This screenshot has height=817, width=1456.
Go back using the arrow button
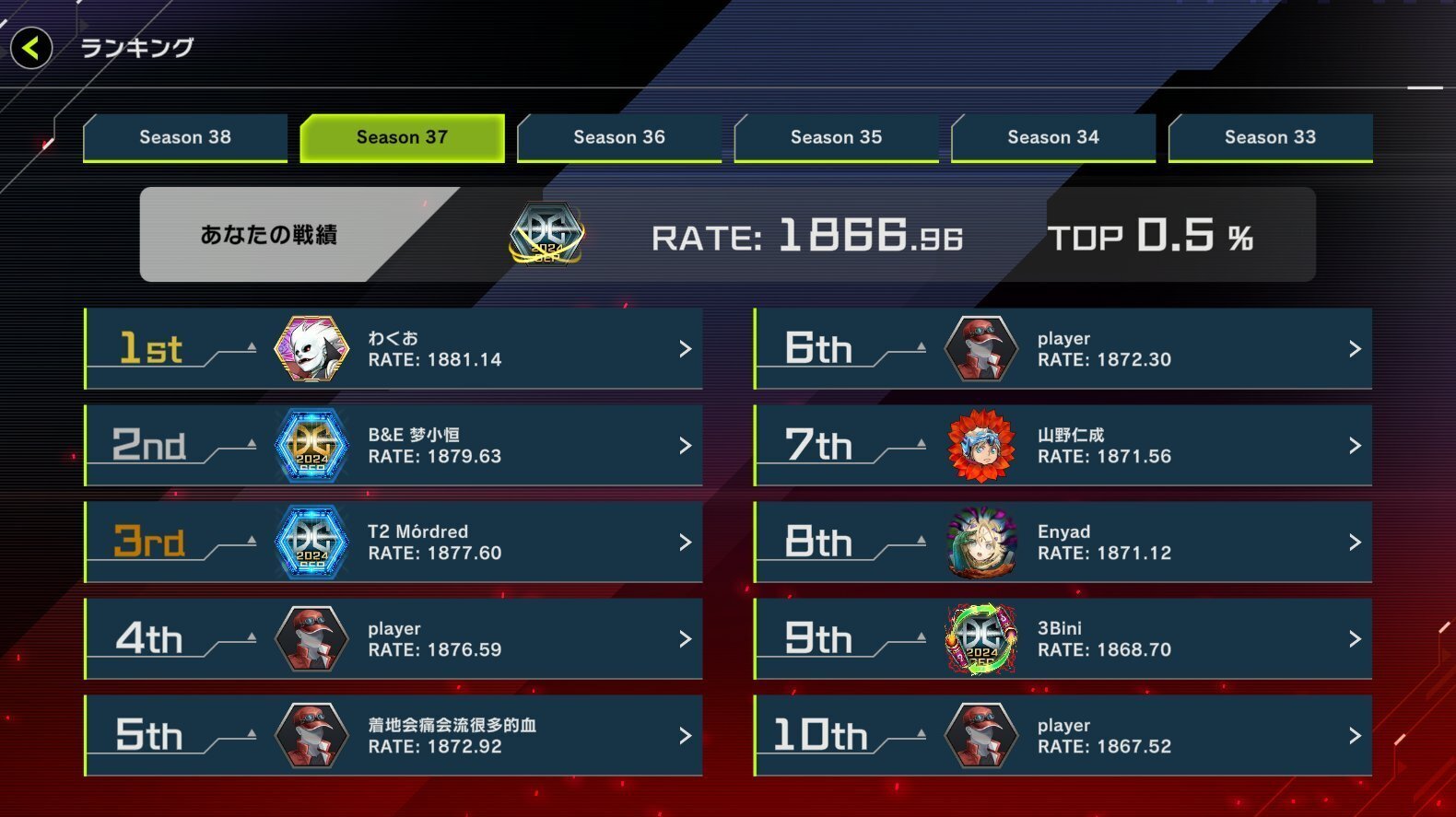31,48
